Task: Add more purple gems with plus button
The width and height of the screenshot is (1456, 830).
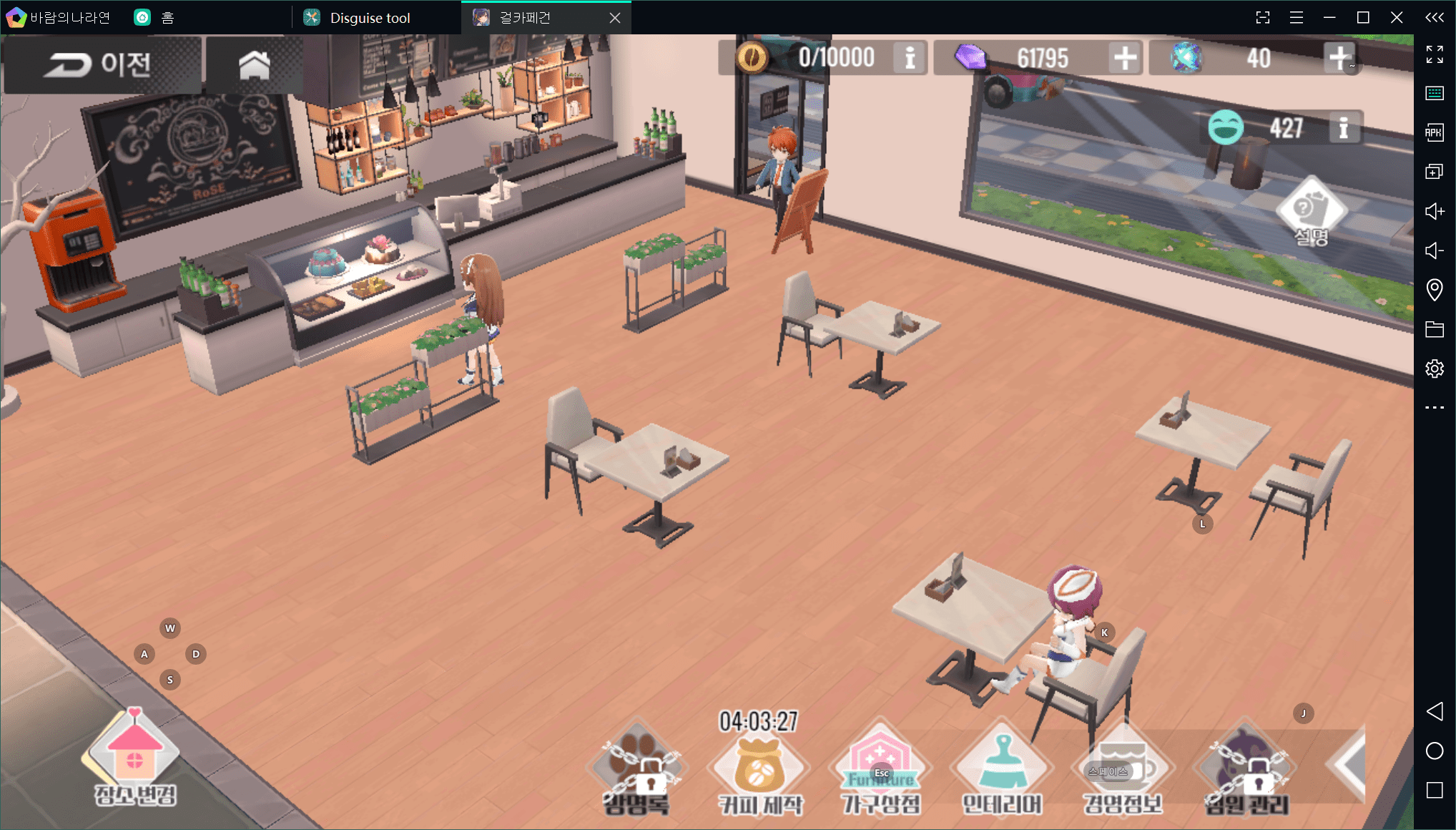Action: 1124,58
